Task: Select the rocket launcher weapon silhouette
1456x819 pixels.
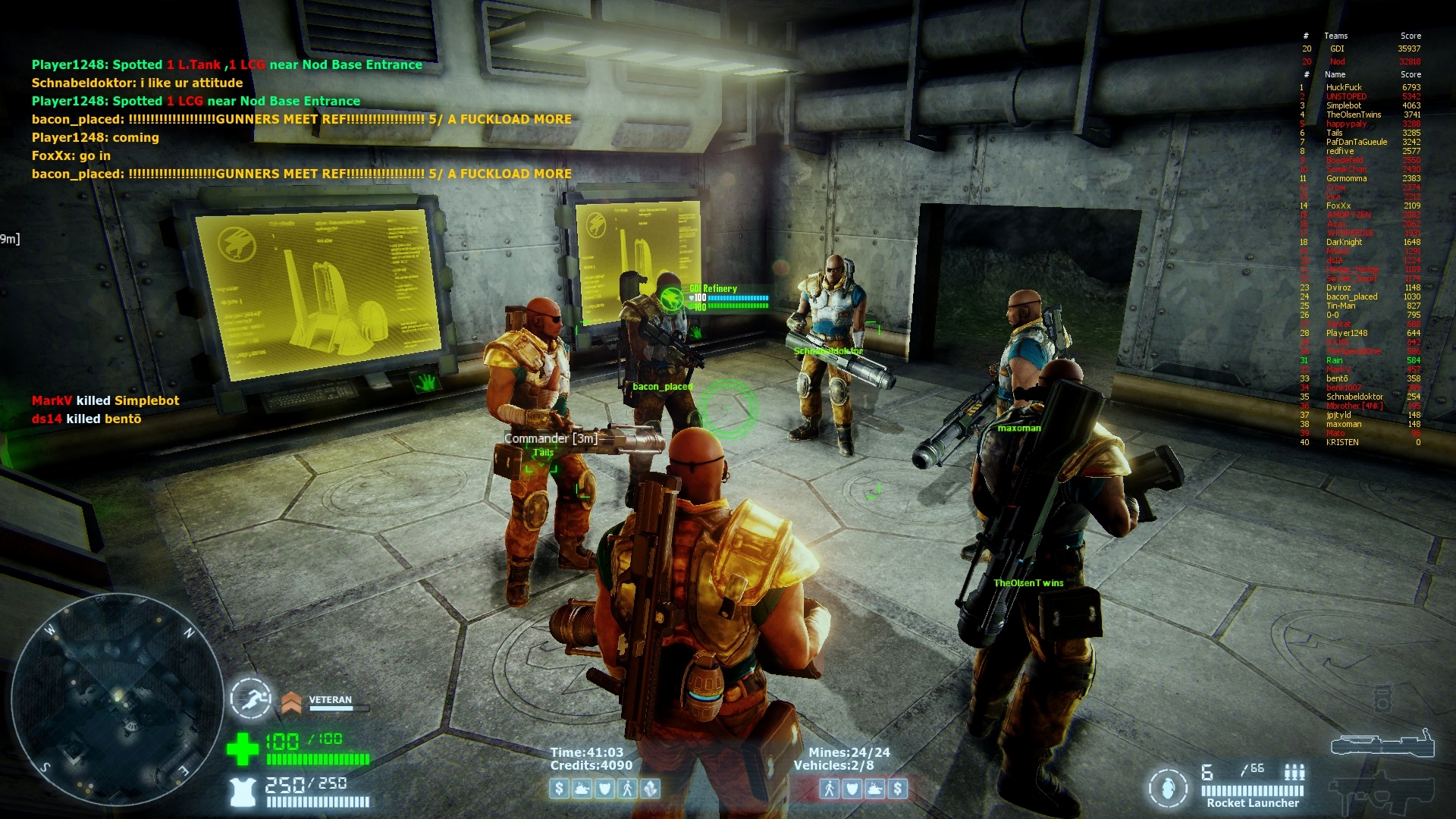Action: 1382,745
